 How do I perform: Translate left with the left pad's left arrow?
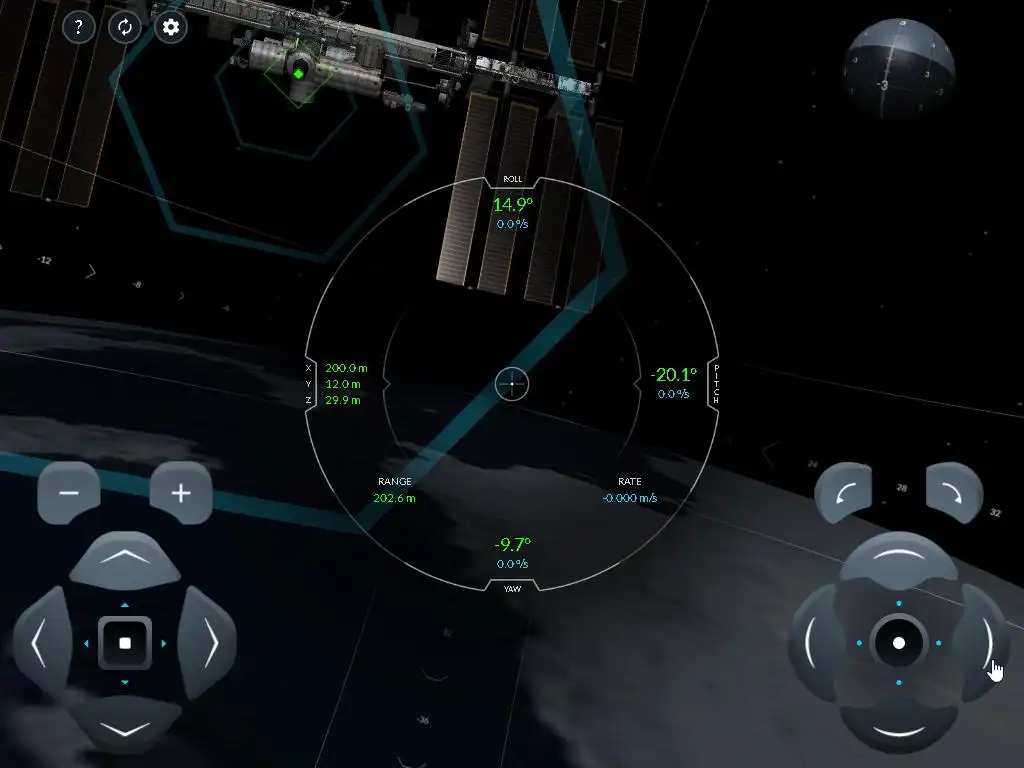[x=40, y=643]
